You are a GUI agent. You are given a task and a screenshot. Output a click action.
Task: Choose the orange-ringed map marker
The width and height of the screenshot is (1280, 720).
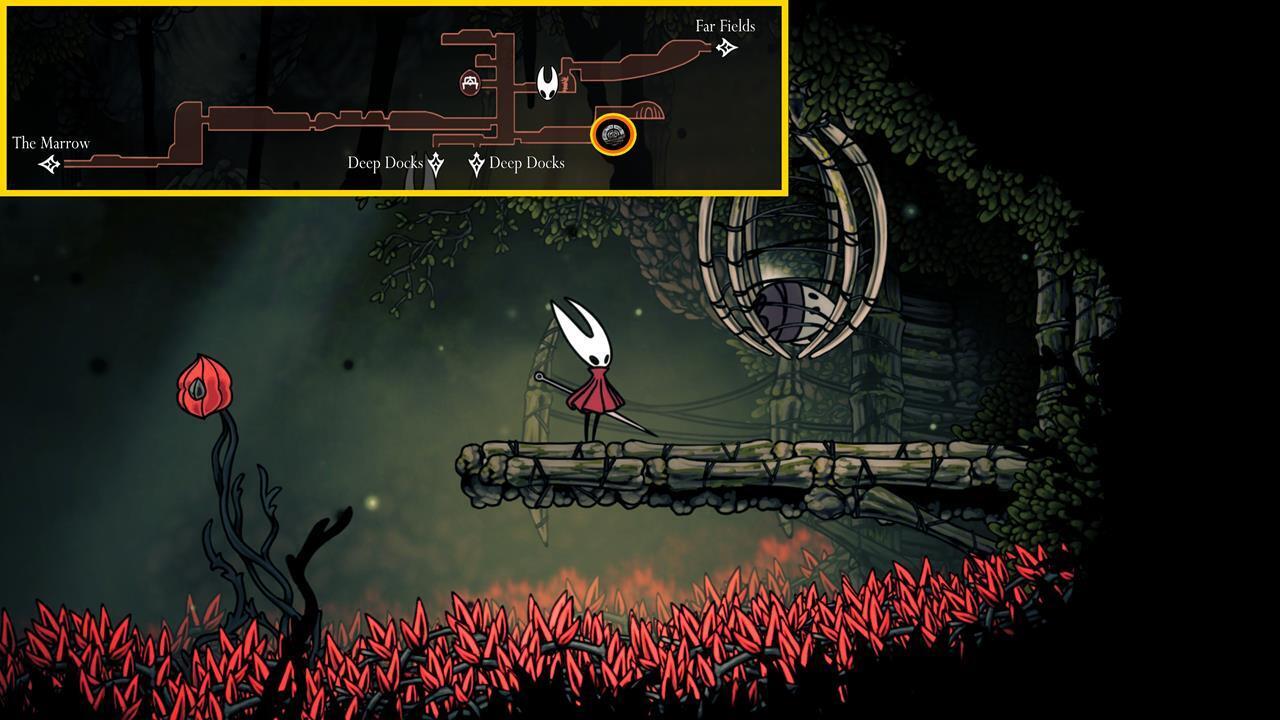tap(613, 135)
